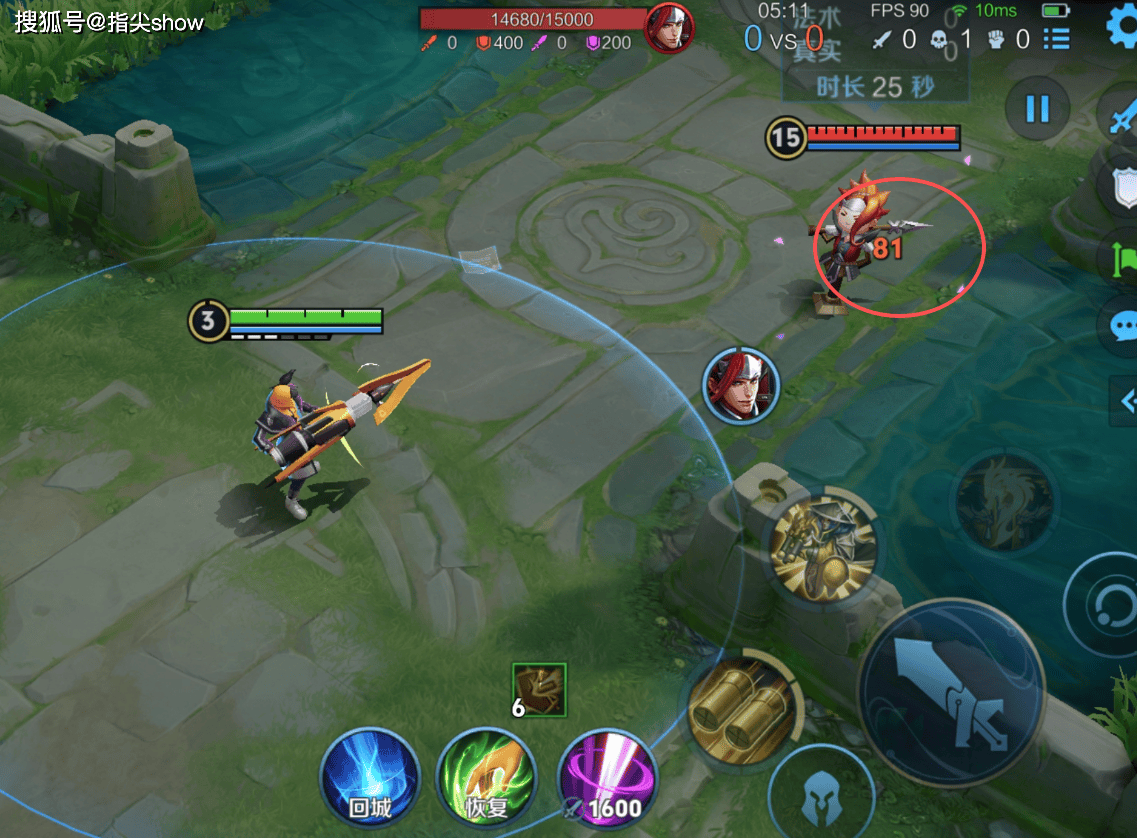Send the shield retreat signal
The height and width of the screenshot is (838, 1137).
[1122, 187]
